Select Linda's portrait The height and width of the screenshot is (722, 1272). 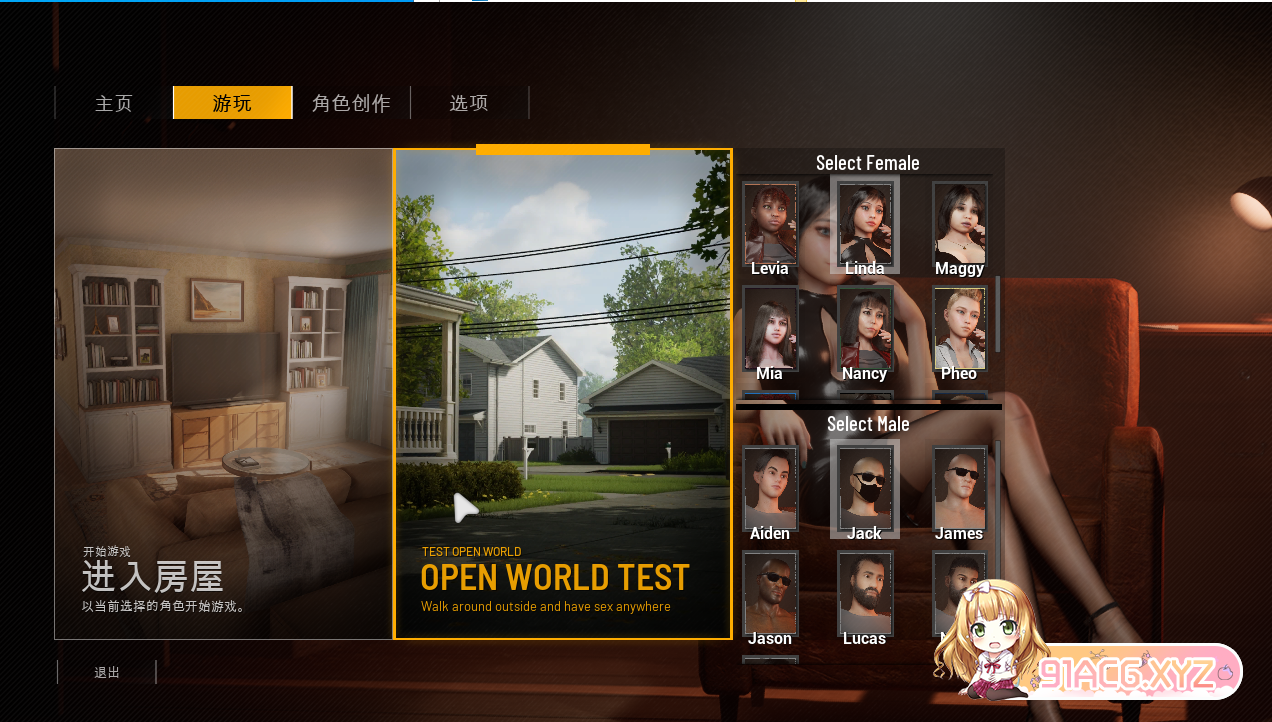point(865,223)
